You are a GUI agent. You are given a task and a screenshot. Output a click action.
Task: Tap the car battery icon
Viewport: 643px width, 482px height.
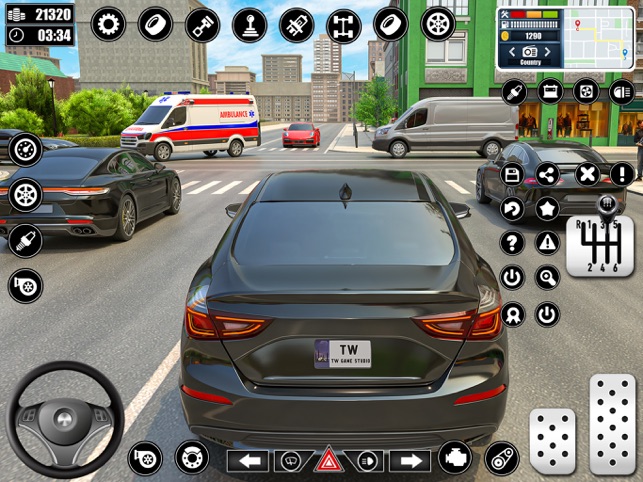551,92
